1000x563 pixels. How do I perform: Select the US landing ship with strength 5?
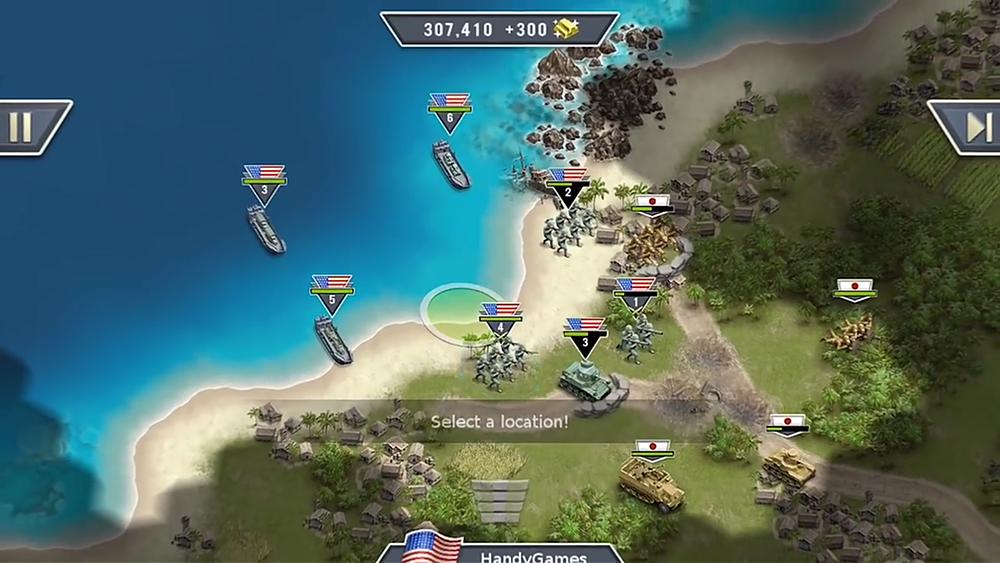tap(333, 338)
